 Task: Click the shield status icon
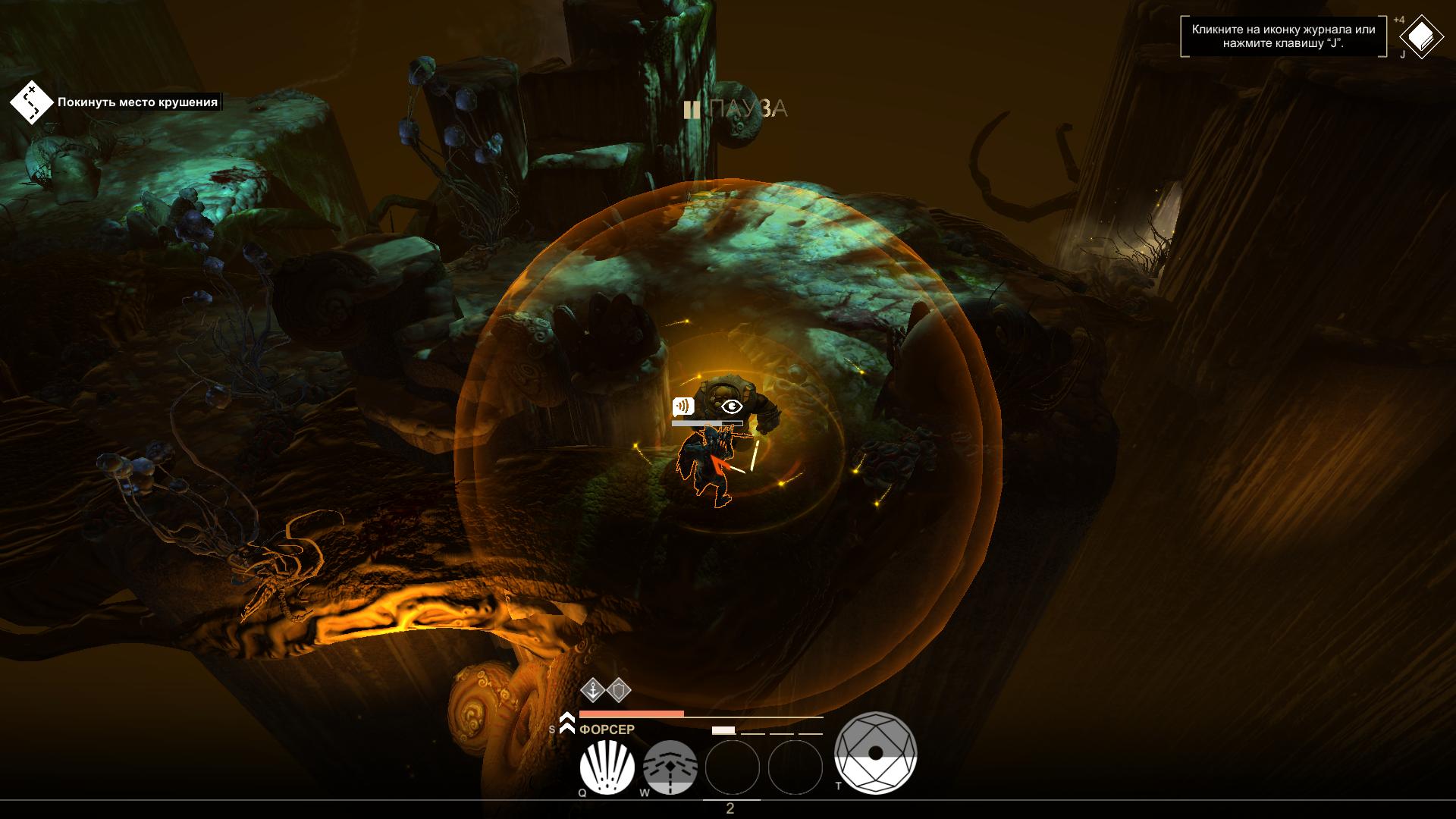pos(619,690)
